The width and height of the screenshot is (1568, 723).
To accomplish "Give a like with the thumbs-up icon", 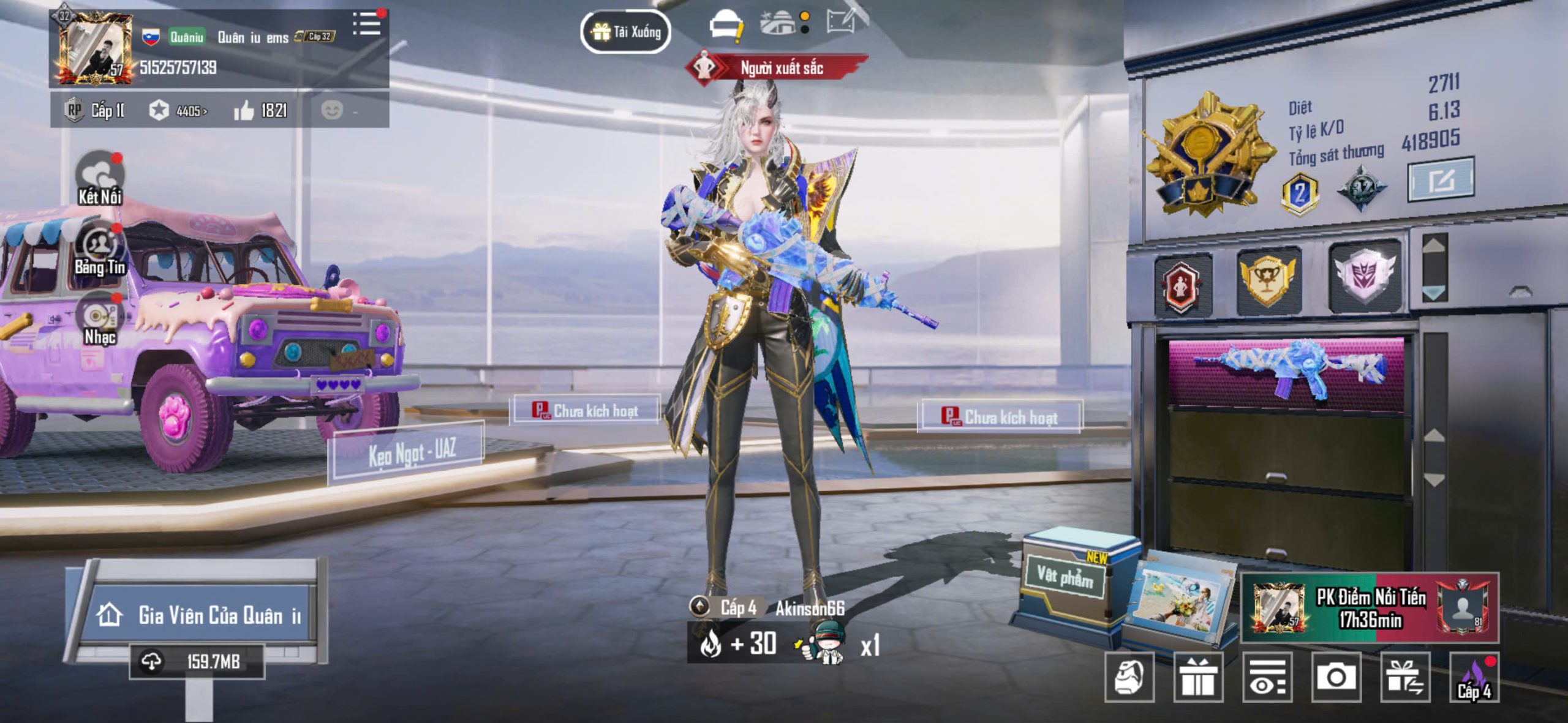I will (x=244, y=111).
